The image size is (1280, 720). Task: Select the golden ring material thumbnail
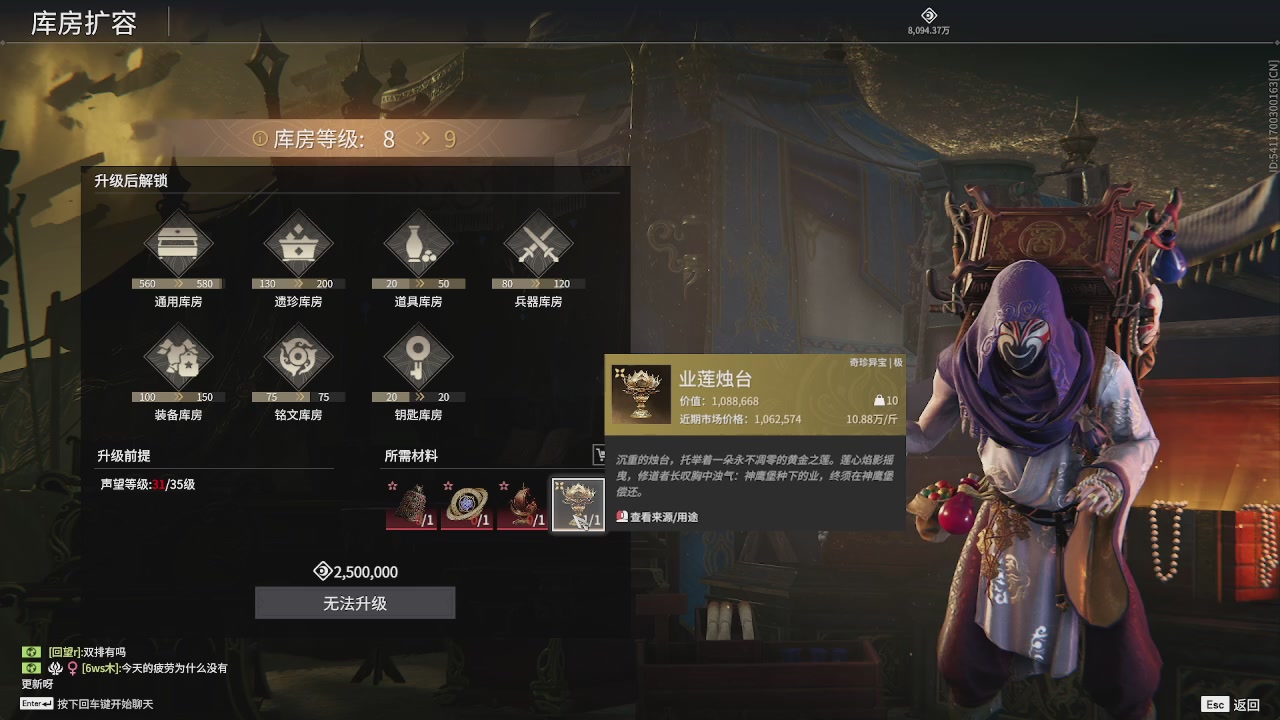468,502
